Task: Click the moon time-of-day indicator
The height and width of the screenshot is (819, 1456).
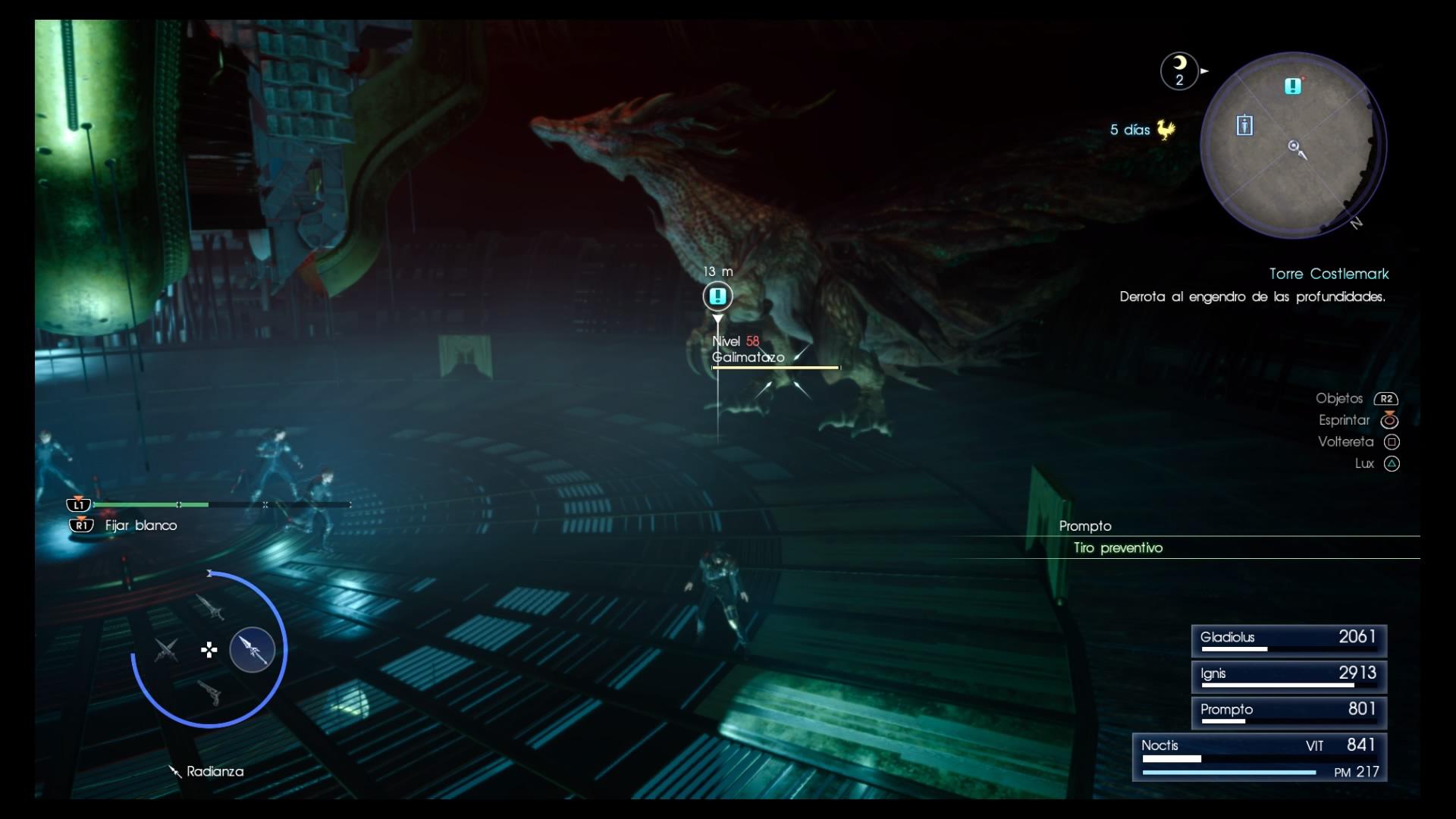Action: point(1179,71)
